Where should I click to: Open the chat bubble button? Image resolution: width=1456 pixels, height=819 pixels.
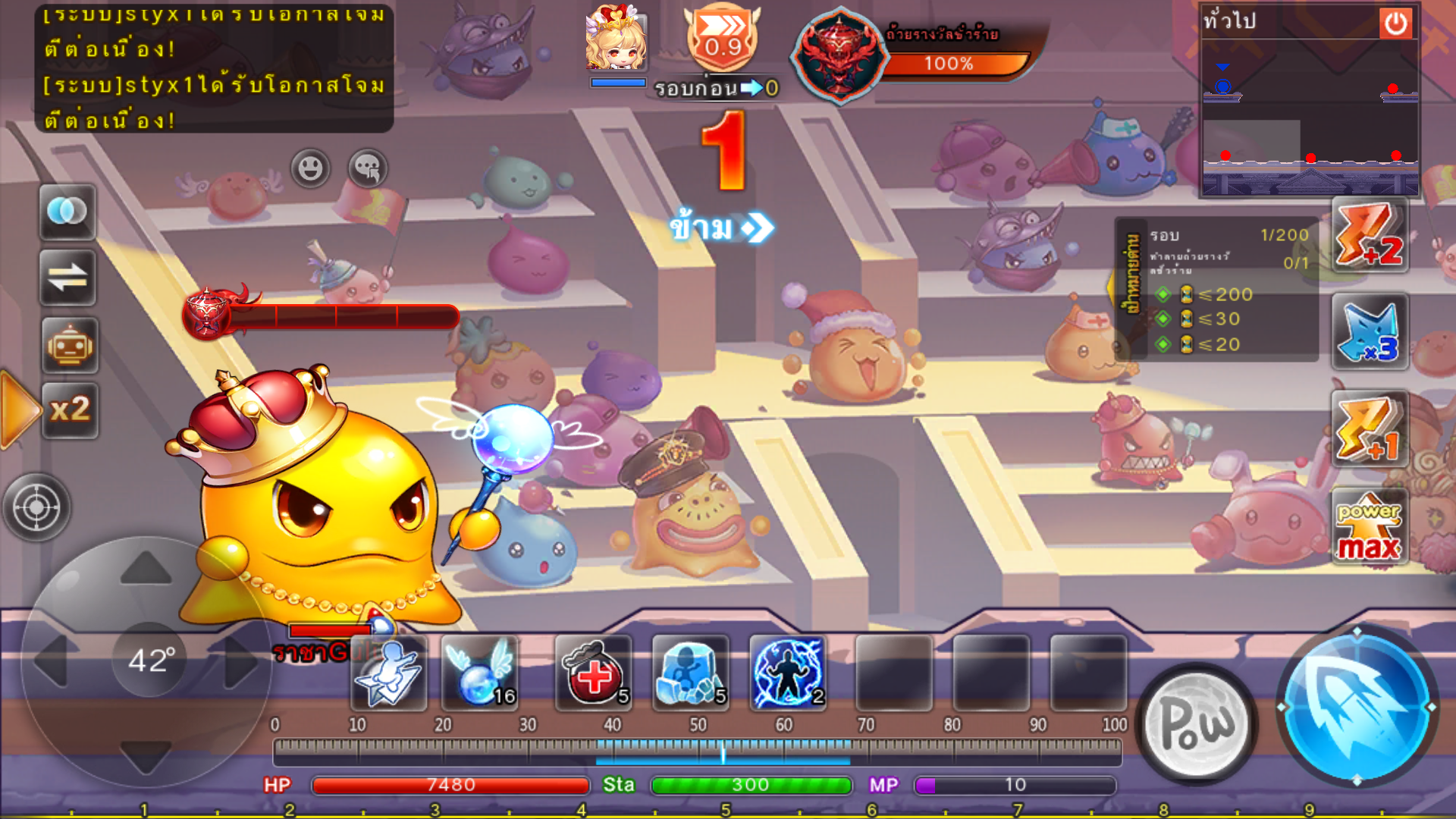(x=368, y=168)
